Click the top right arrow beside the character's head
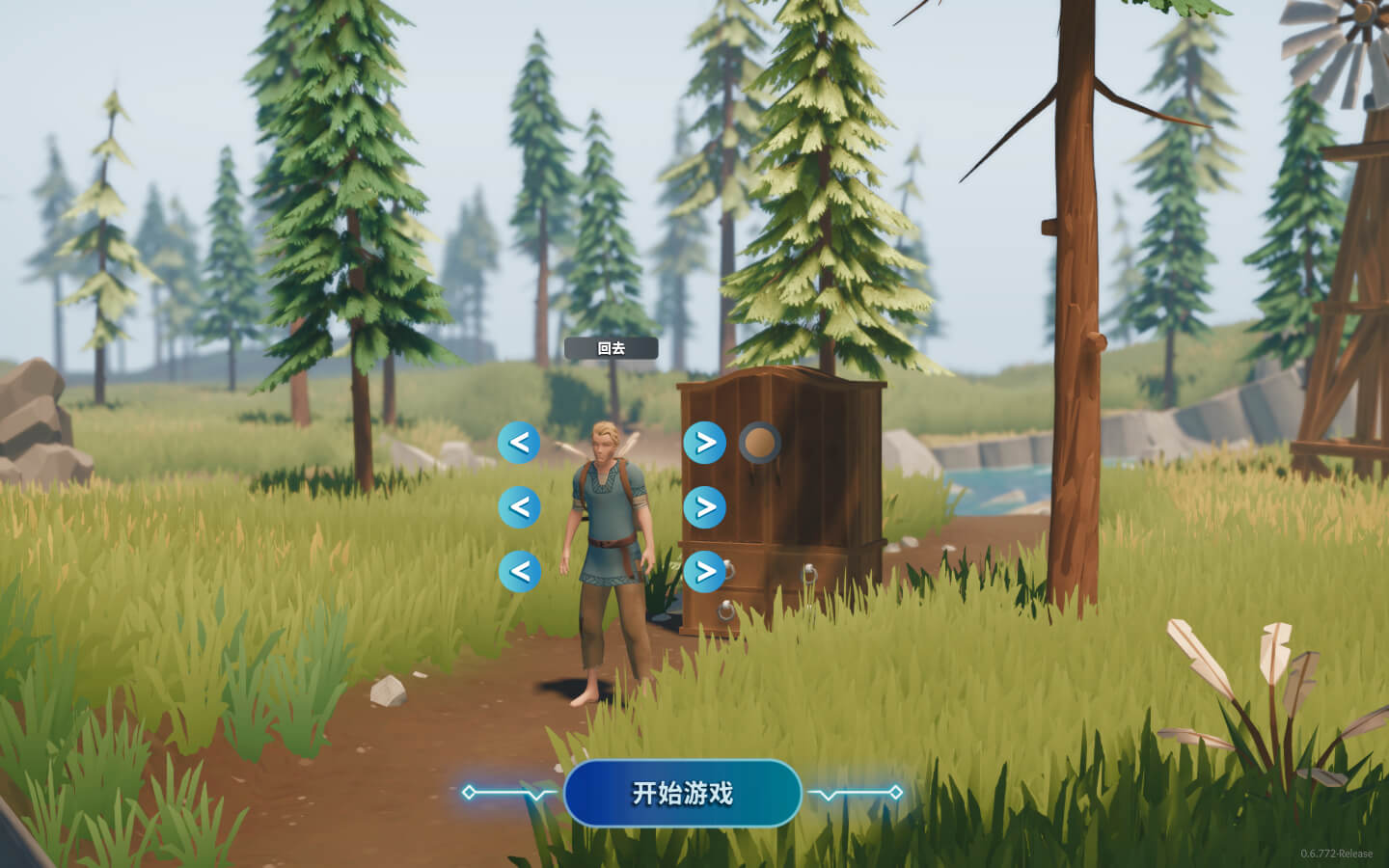 (x=705, y=443)
